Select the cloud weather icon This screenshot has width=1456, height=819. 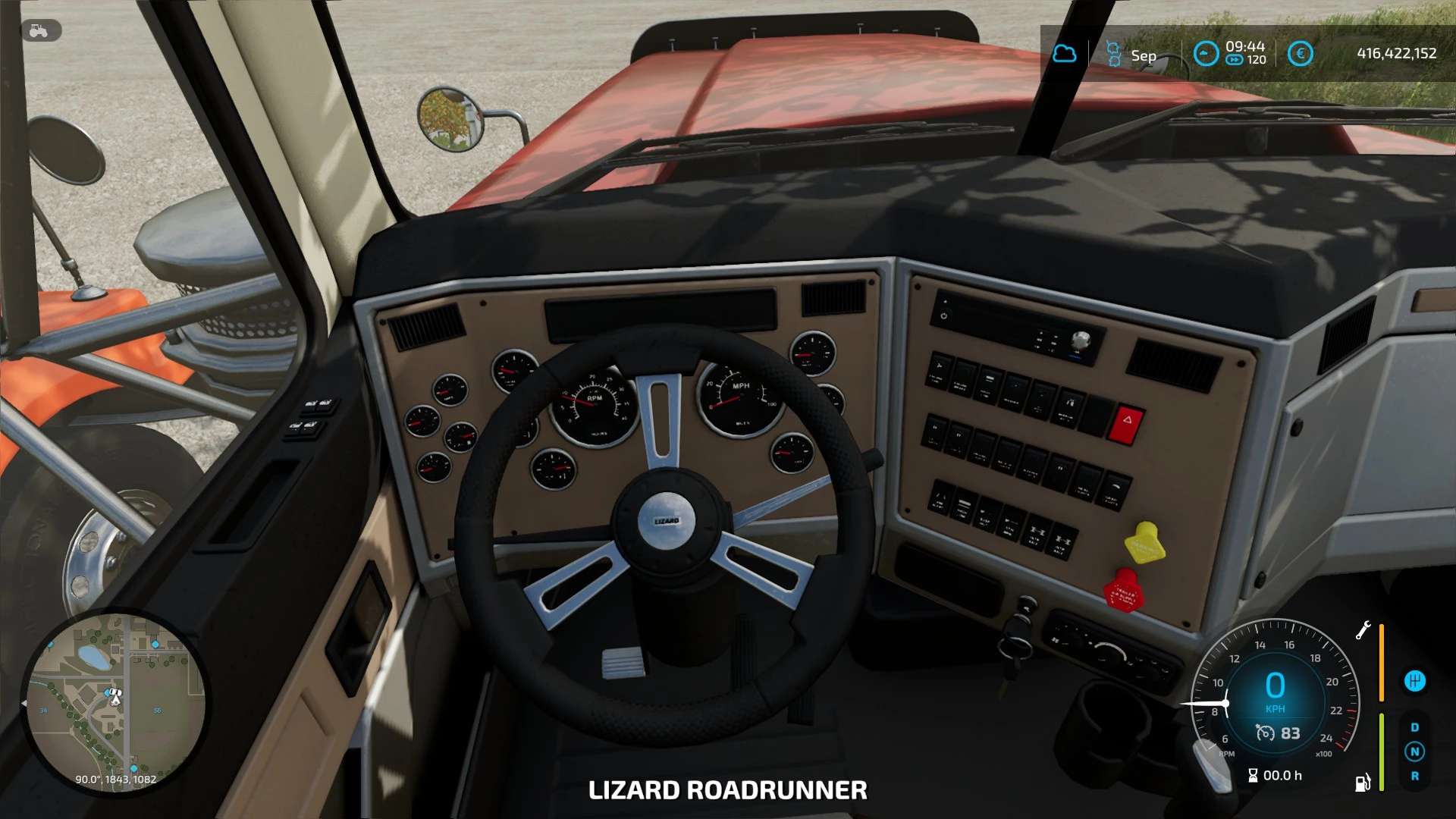tap(1065, 54)
